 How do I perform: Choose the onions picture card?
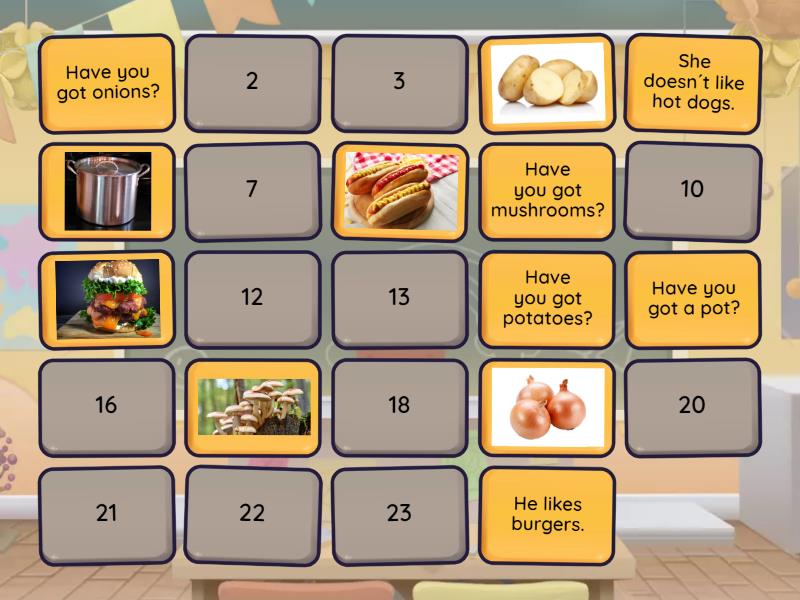point(546,406)
